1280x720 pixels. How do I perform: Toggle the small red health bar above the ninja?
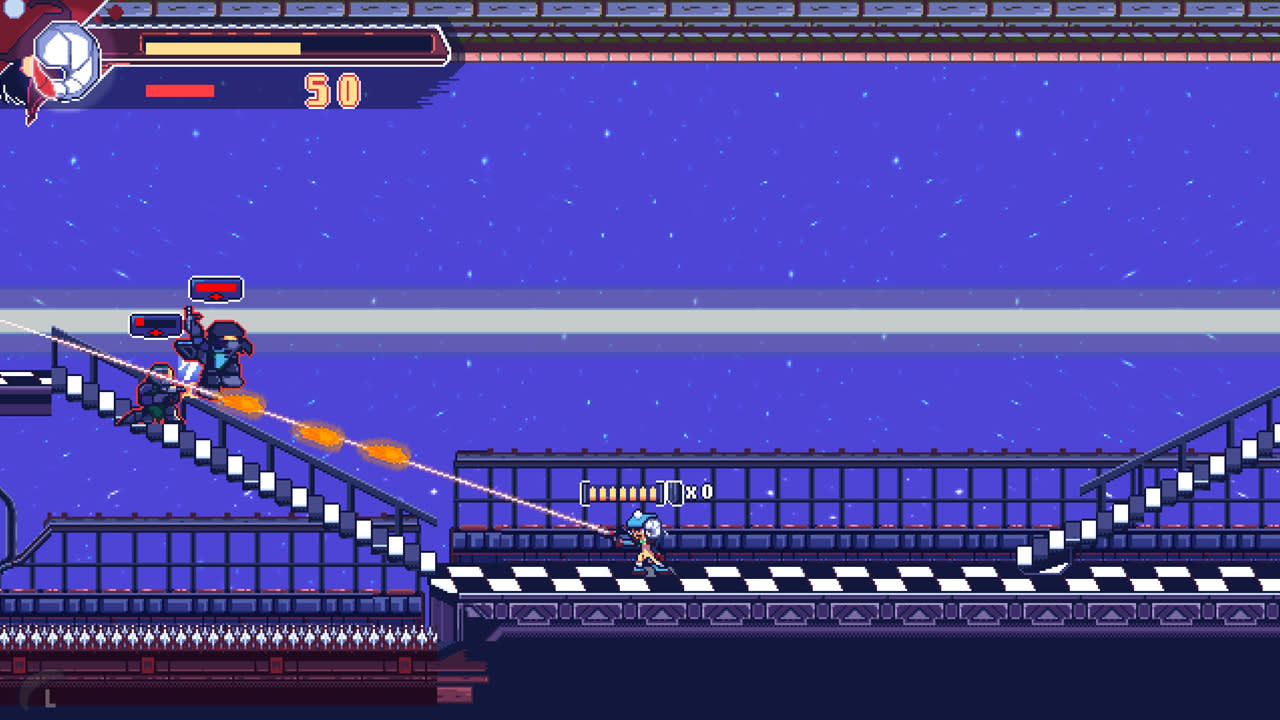pyautogui.click(x=215, y=287)
